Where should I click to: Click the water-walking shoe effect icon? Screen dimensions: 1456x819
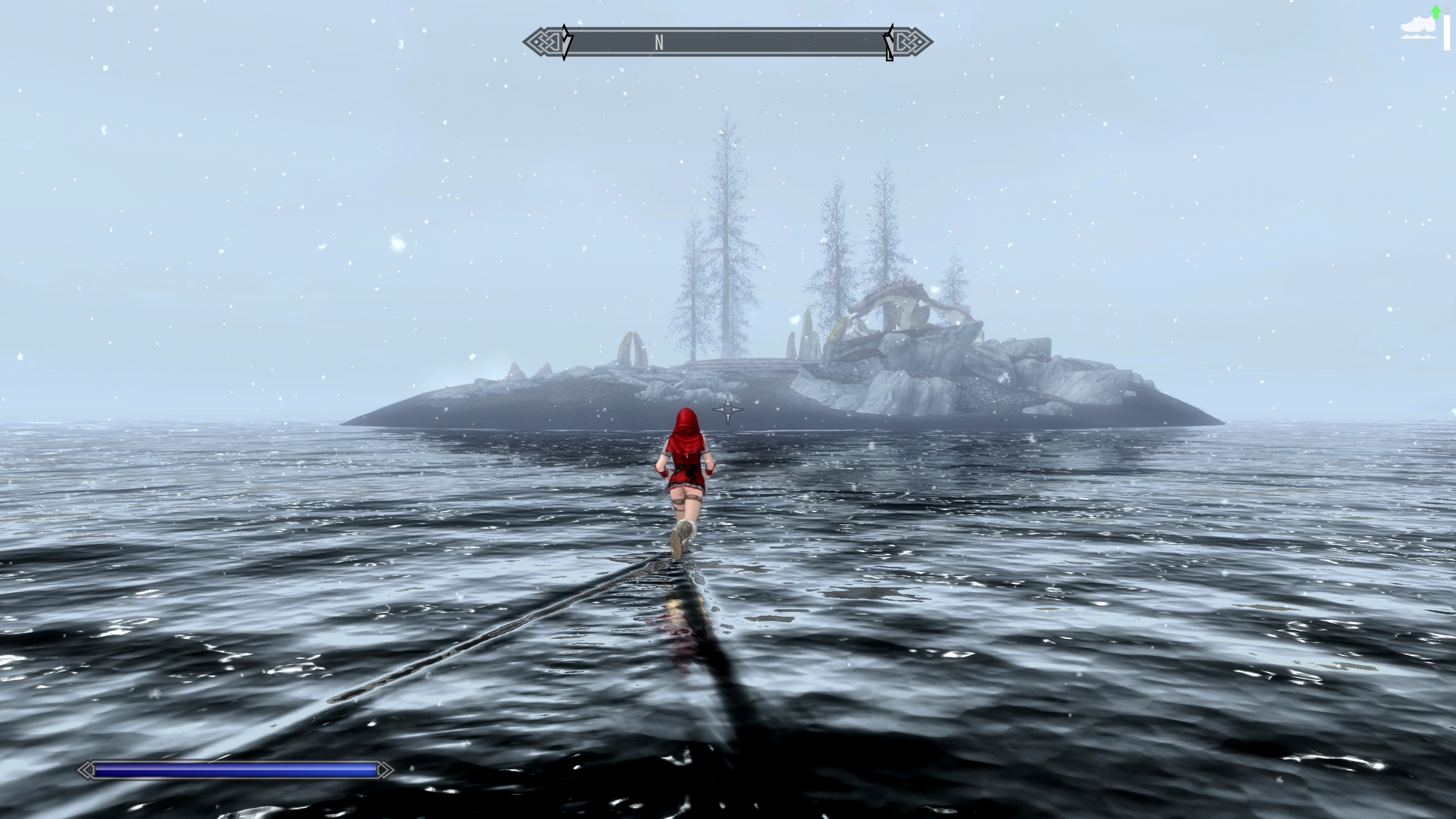(1418, 29)
